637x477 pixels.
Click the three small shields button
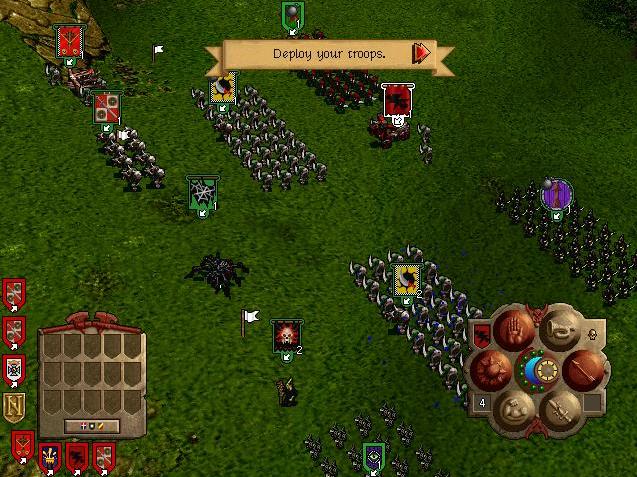tap(91, 426)
